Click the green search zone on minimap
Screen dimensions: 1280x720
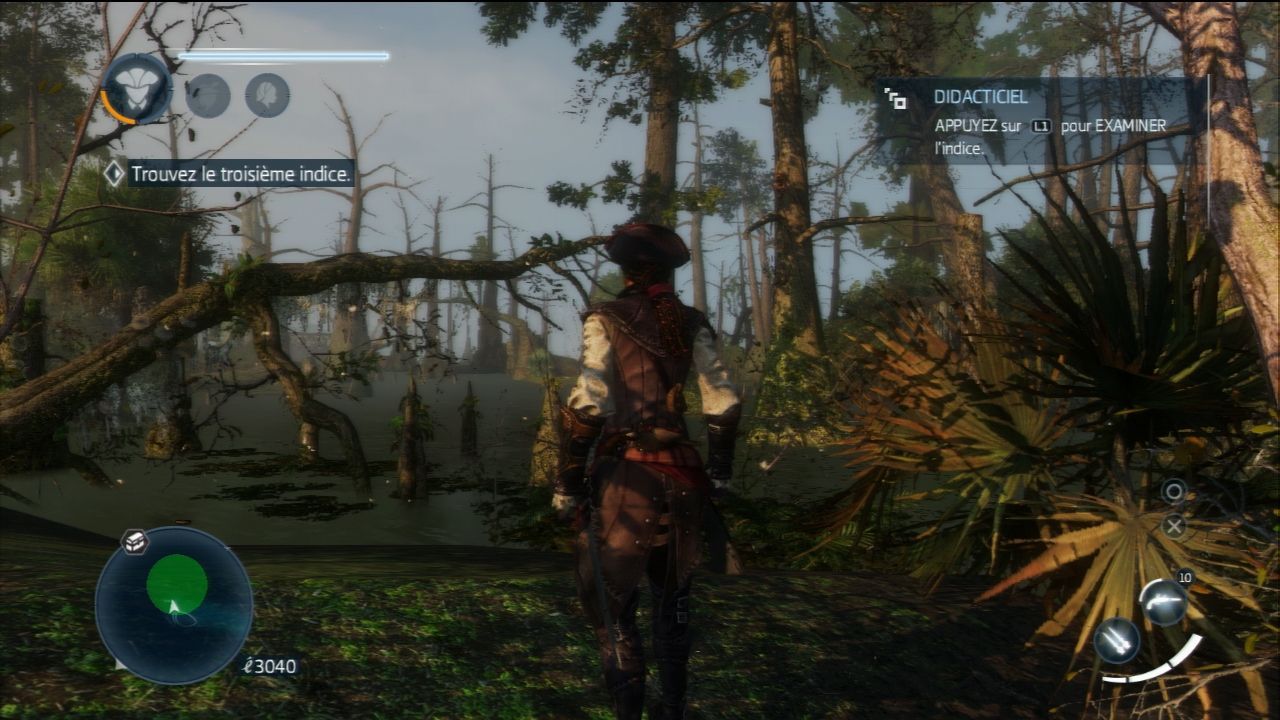(x=177, y=583)
